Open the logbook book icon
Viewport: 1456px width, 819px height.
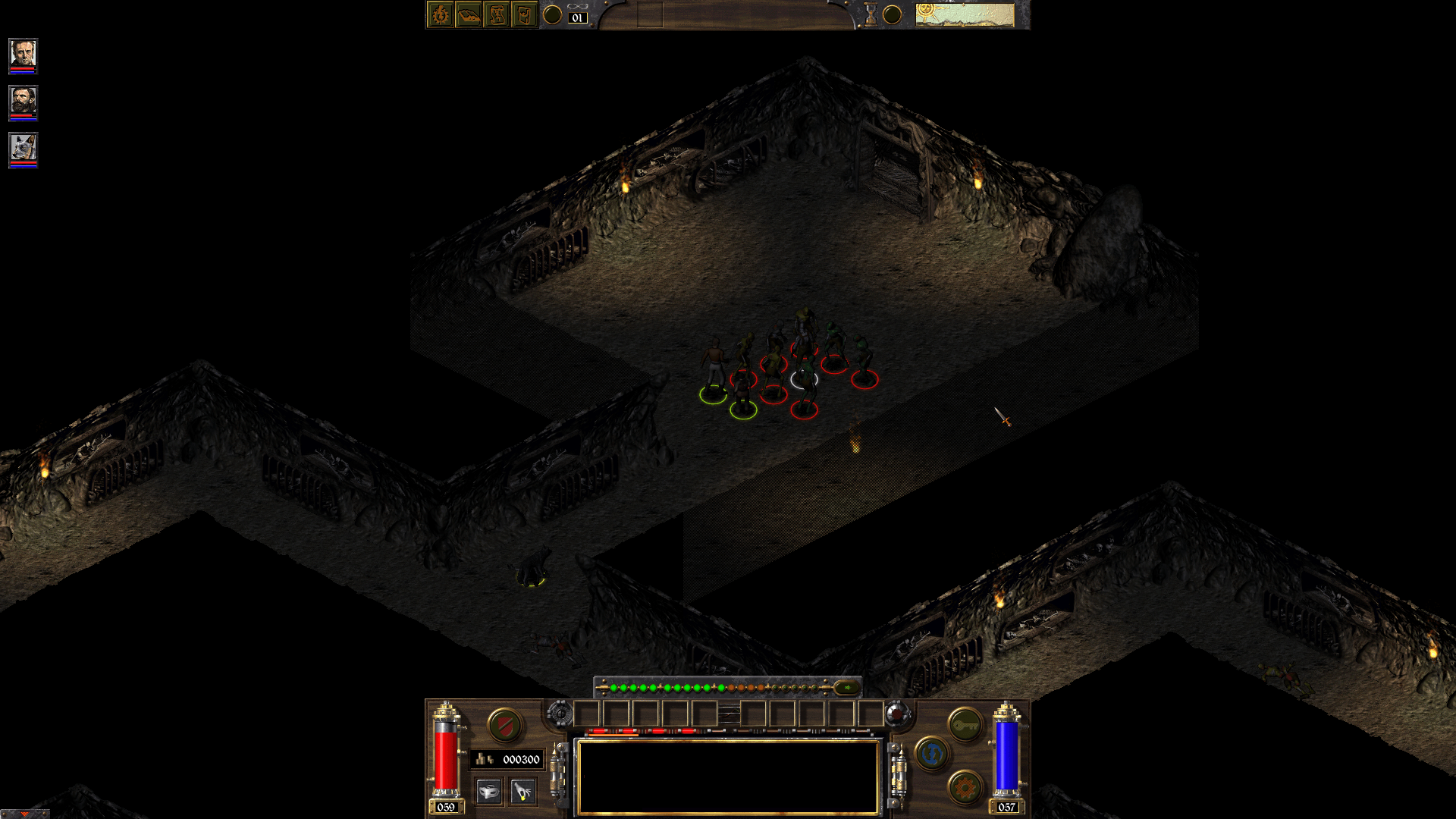pos(469,14)
